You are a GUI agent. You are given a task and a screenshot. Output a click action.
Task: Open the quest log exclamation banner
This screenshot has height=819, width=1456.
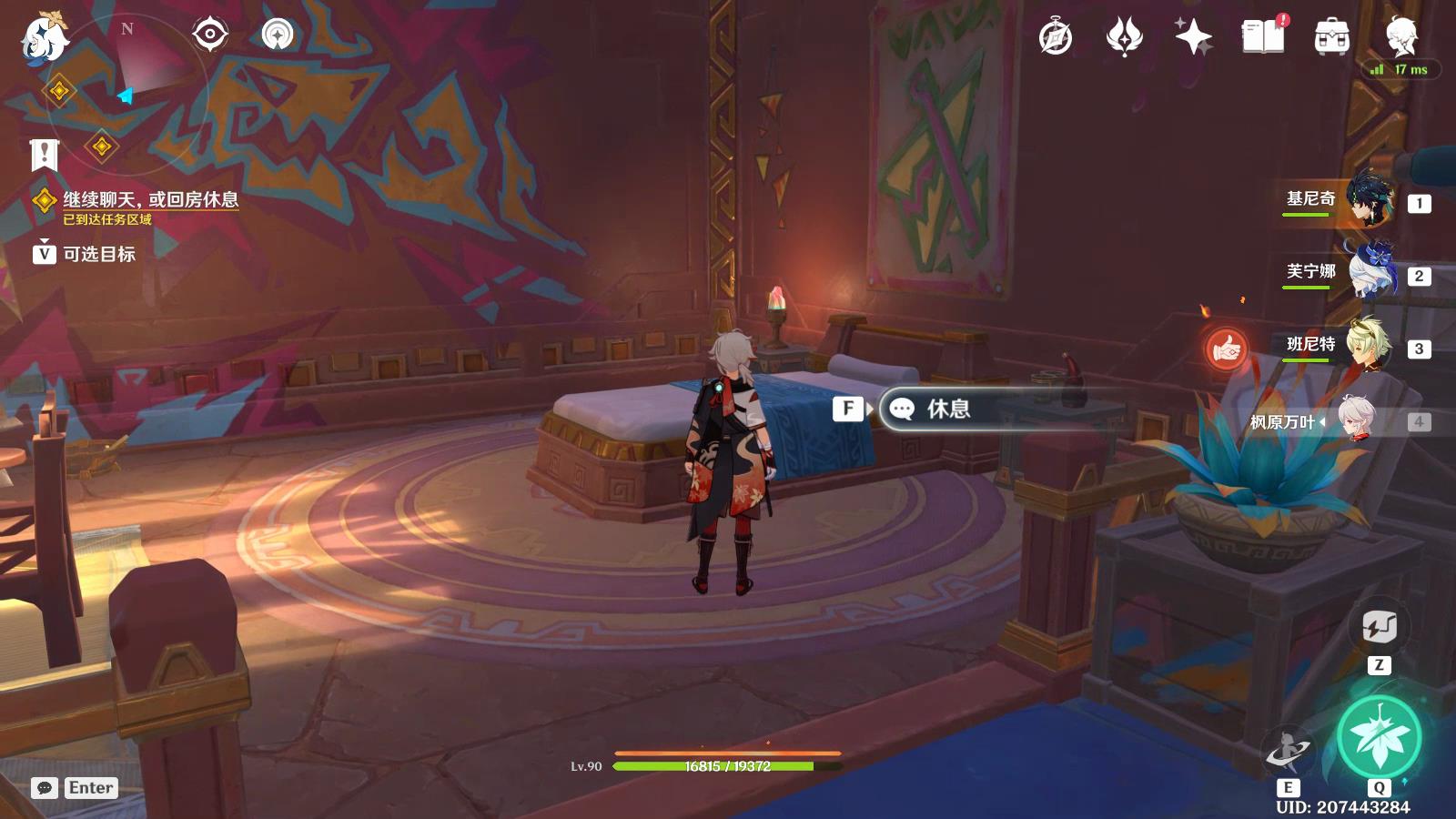pyautogui.click(x=44, y=155)
